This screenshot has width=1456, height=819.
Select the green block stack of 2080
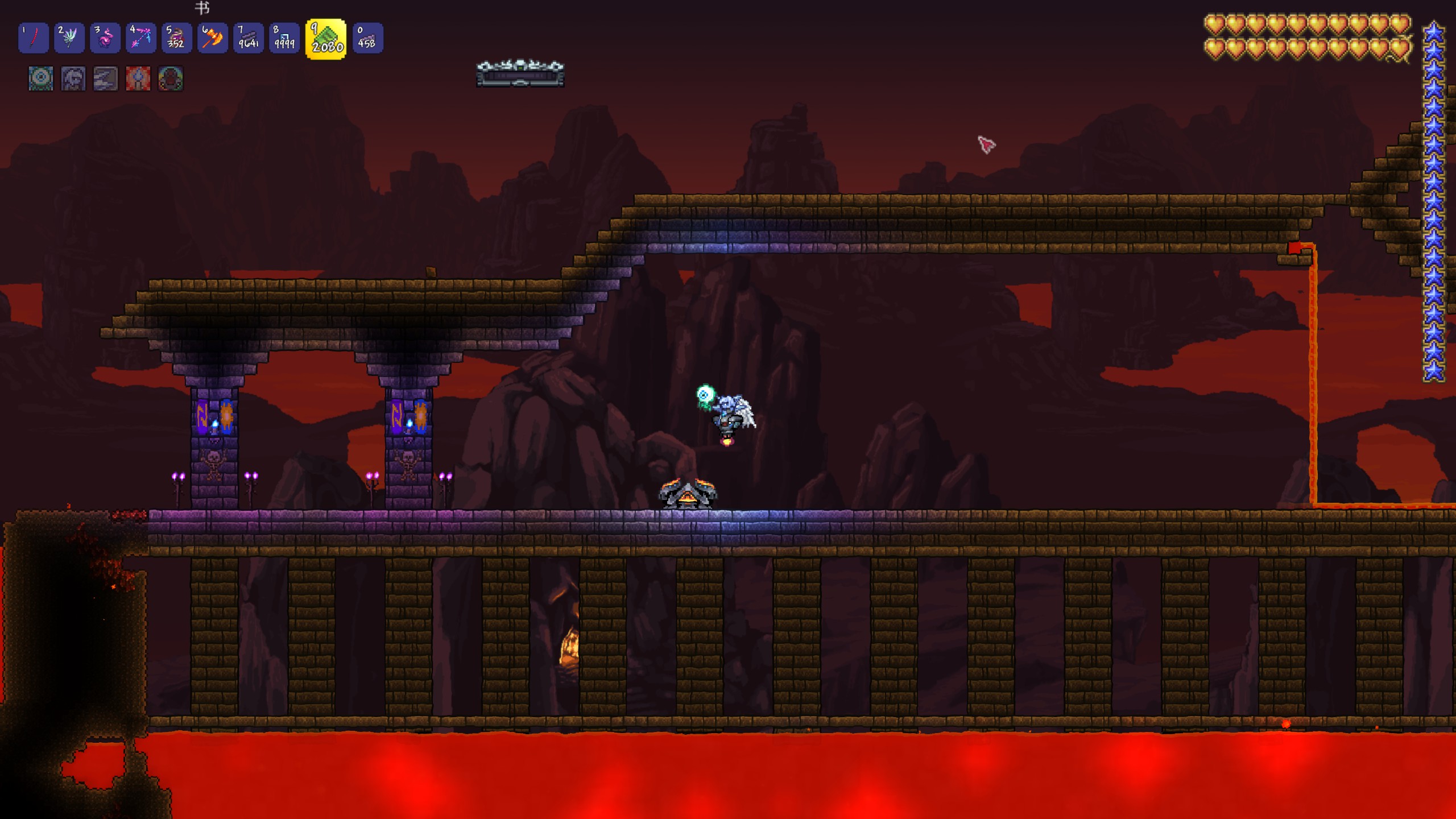[326, 39]
